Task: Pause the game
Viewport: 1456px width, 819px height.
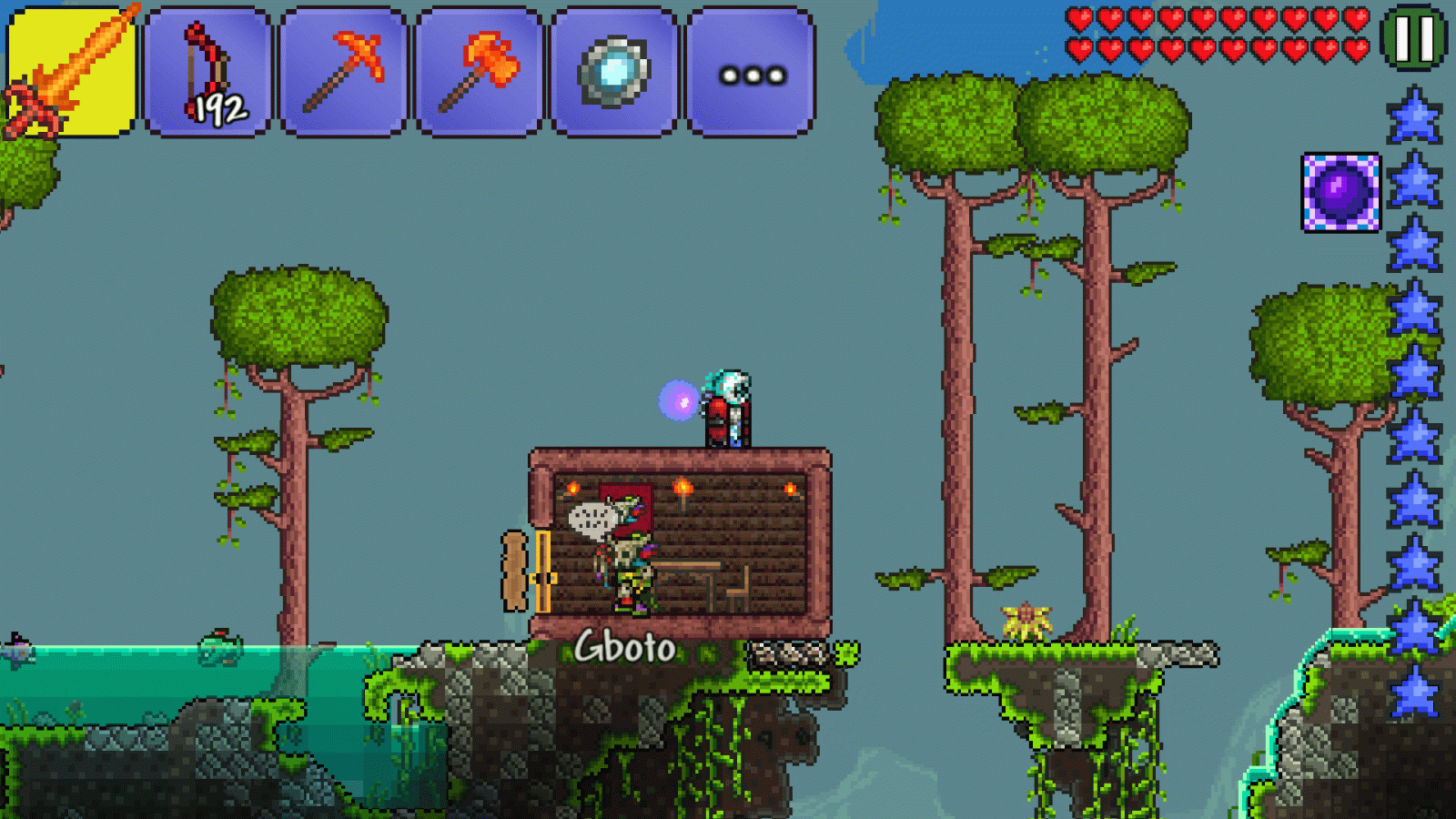Action: coord(1413,38)
